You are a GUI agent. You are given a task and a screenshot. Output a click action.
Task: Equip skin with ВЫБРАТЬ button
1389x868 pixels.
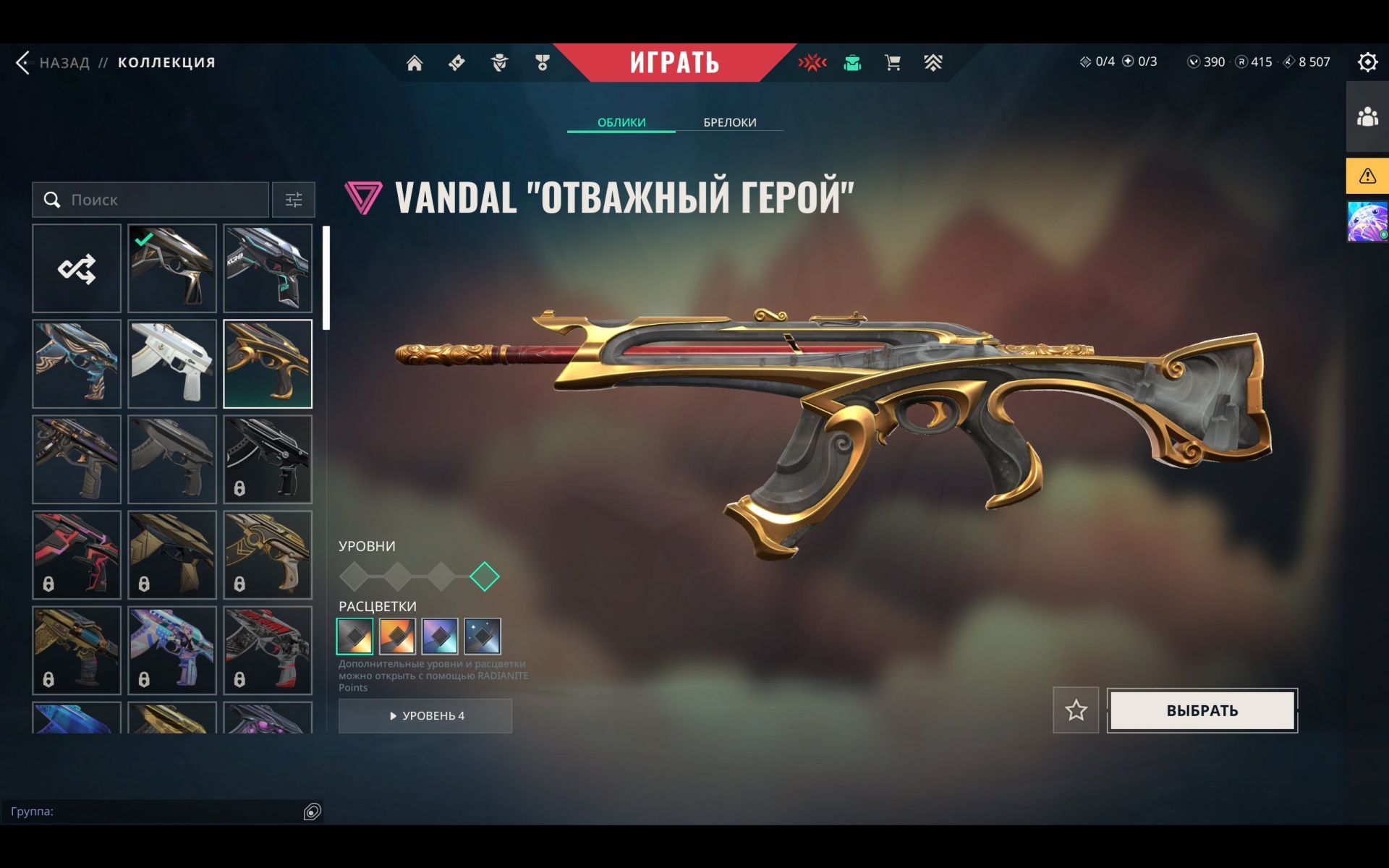pos(1202,710)
